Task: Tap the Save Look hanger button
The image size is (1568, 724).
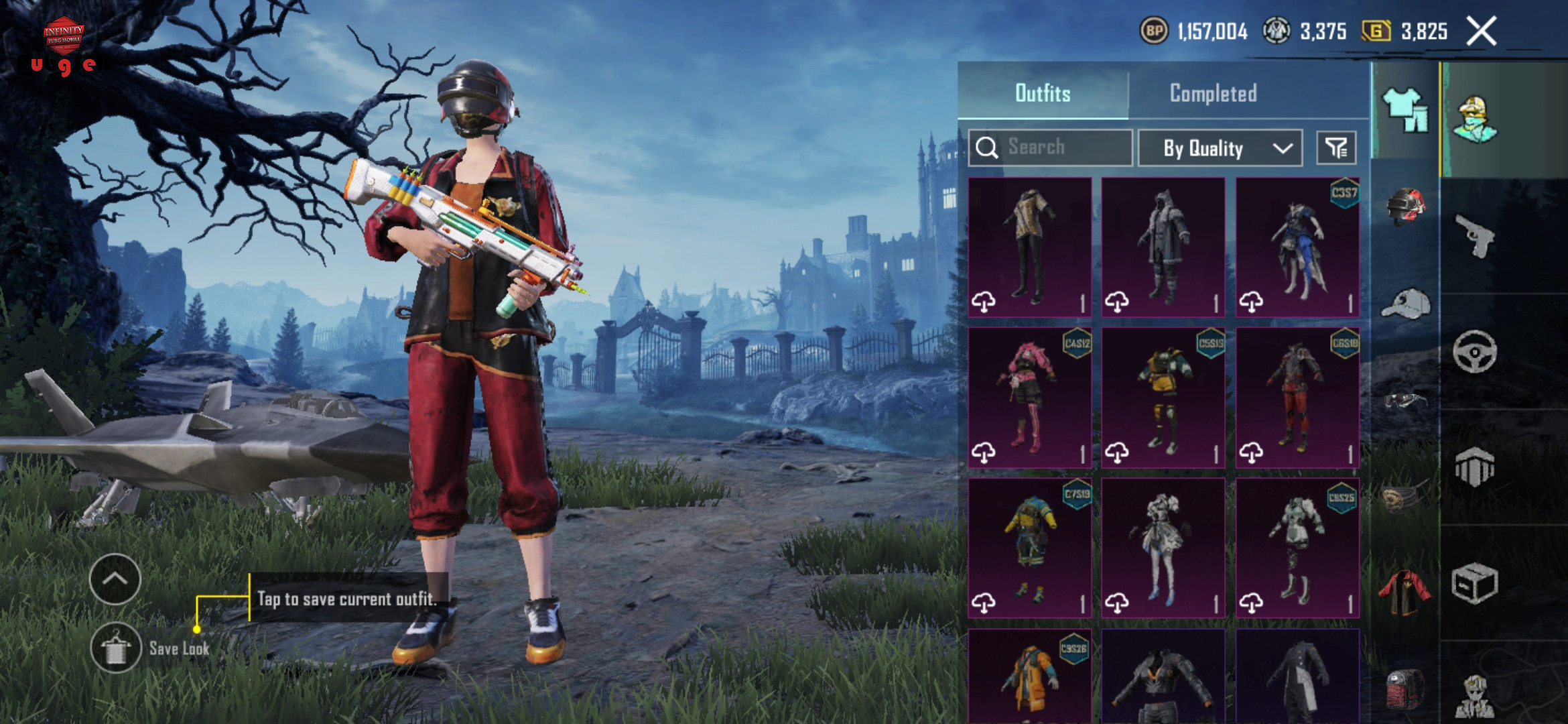Action: [x=116, y=648]
